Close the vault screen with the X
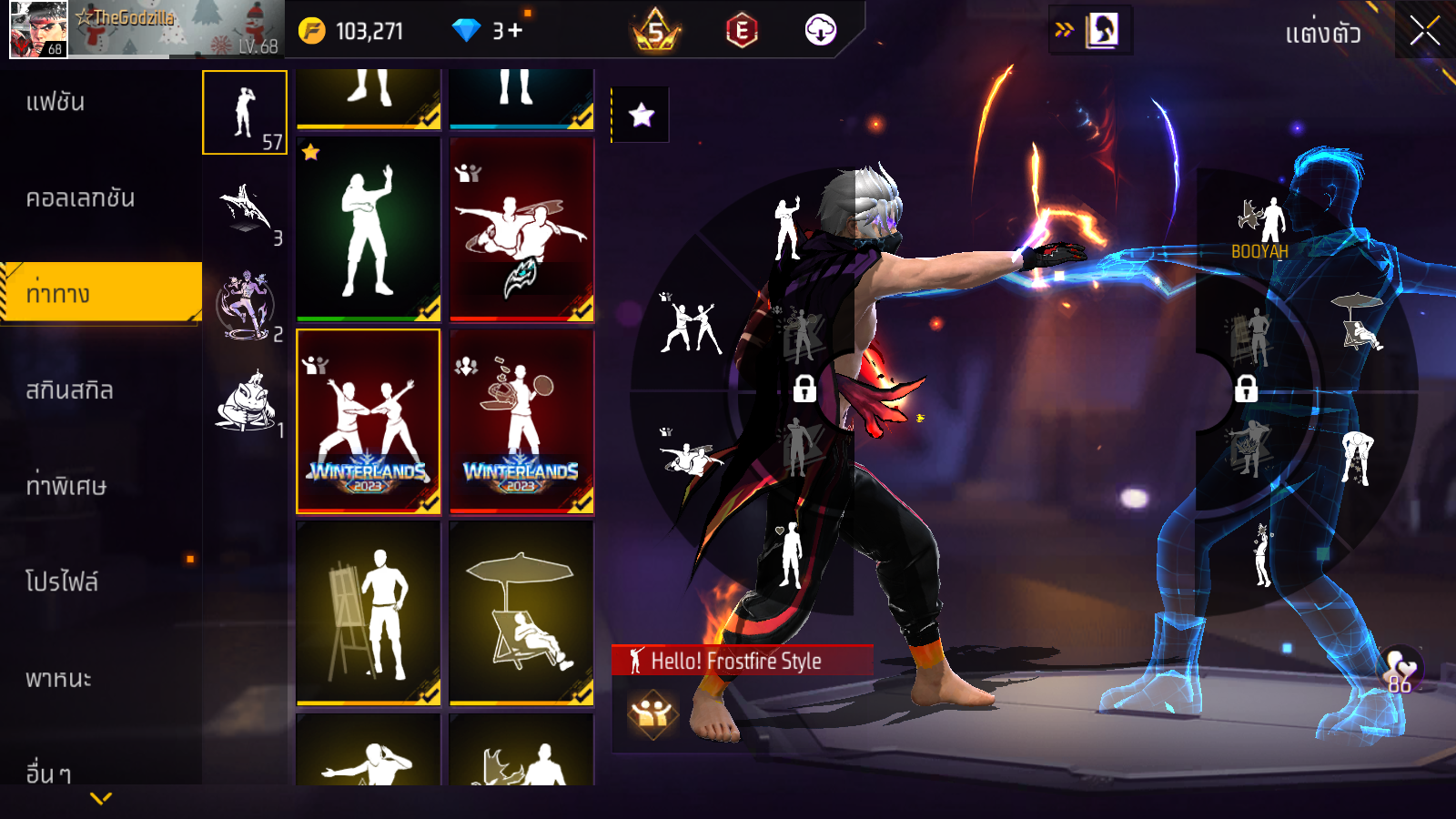Screen dimensions: 1456x819 click(1425, 31)
